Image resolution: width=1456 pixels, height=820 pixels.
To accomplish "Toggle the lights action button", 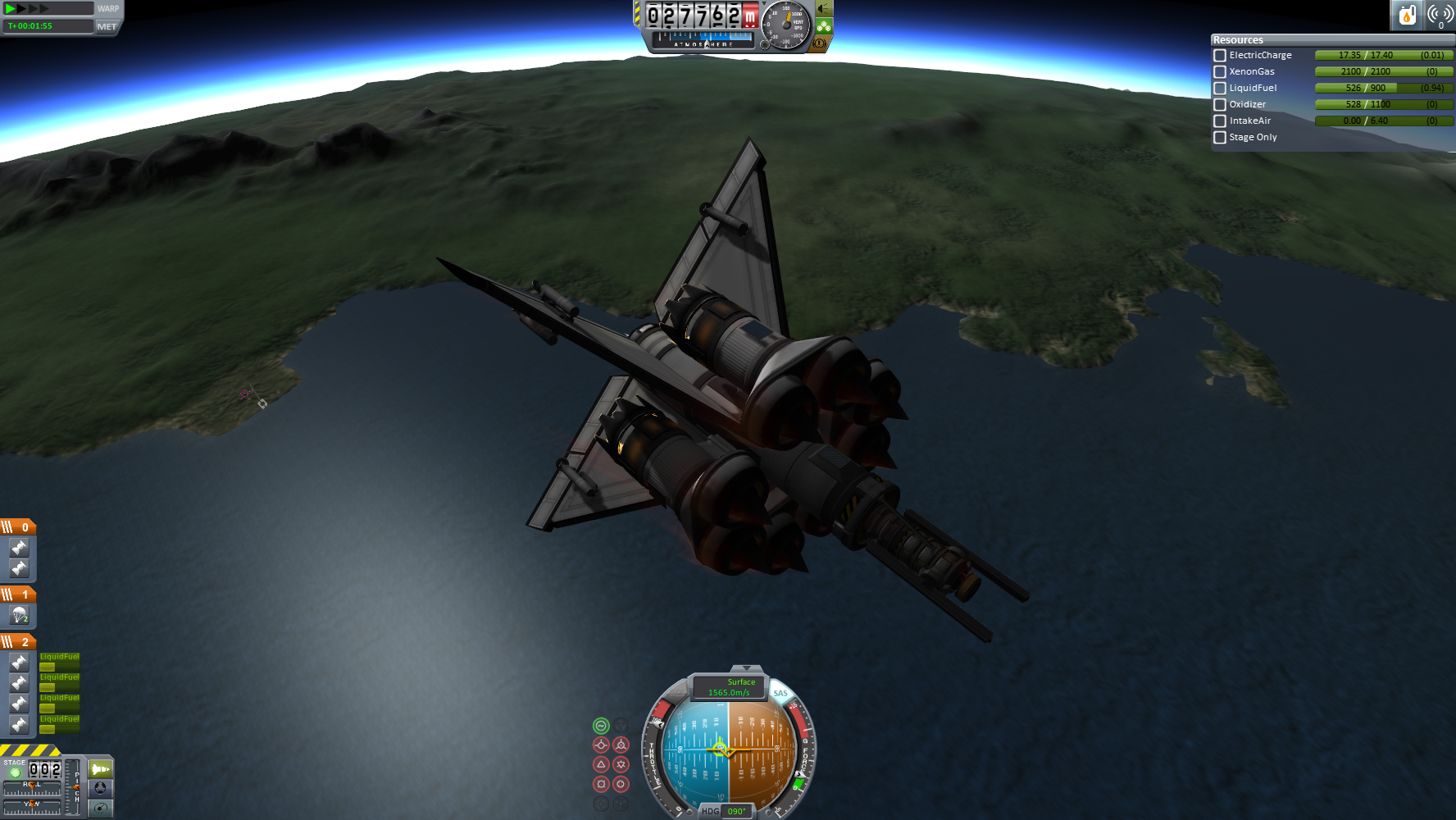I will 825,9.
